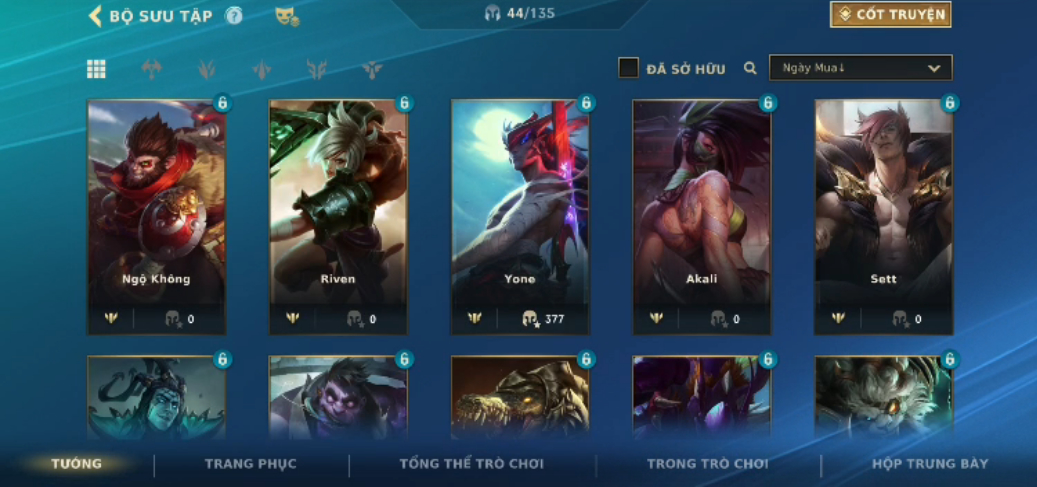The image size is (1037, 487).
Task: Click the search magnifier icon
Action: point(750,68)
